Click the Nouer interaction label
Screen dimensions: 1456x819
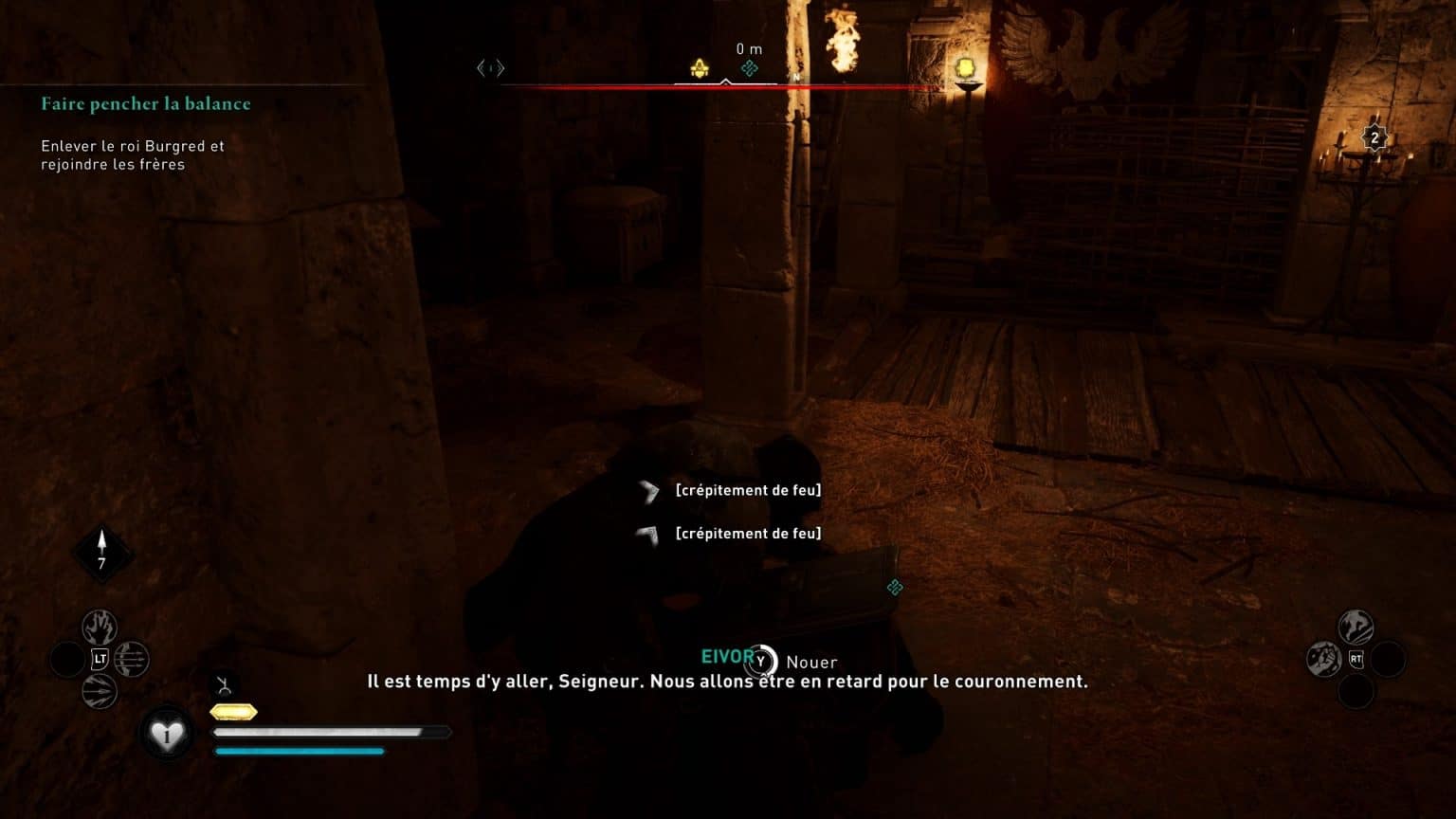[813, 662]
